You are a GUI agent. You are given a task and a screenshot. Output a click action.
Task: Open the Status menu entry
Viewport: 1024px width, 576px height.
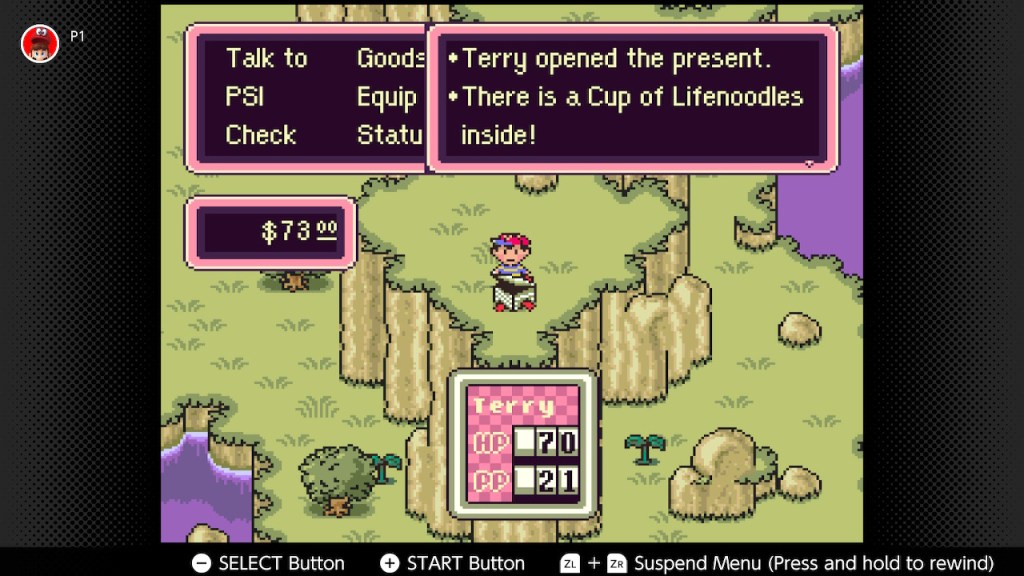(x=391, y=135)
